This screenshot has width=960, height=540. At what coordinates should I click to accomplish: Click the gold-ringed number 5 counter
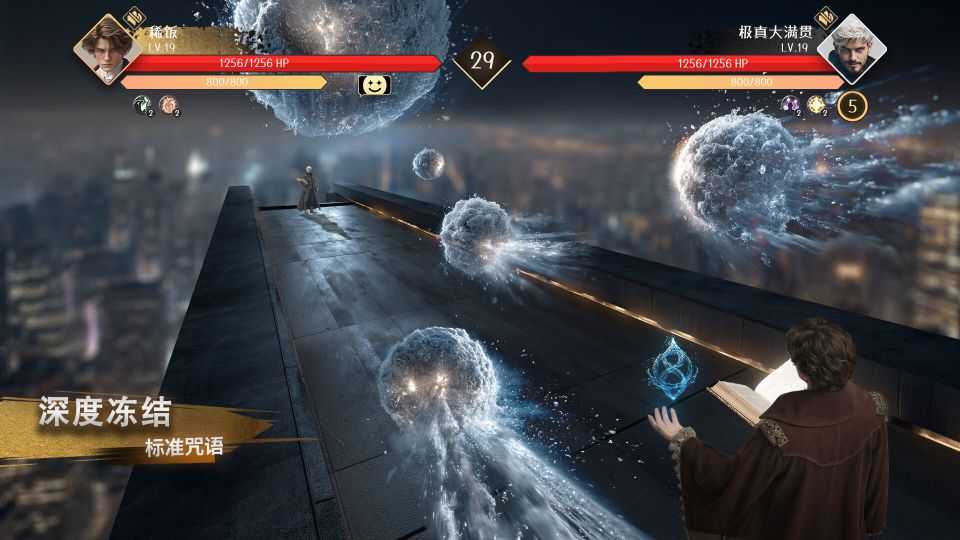(x=852, y=104)
